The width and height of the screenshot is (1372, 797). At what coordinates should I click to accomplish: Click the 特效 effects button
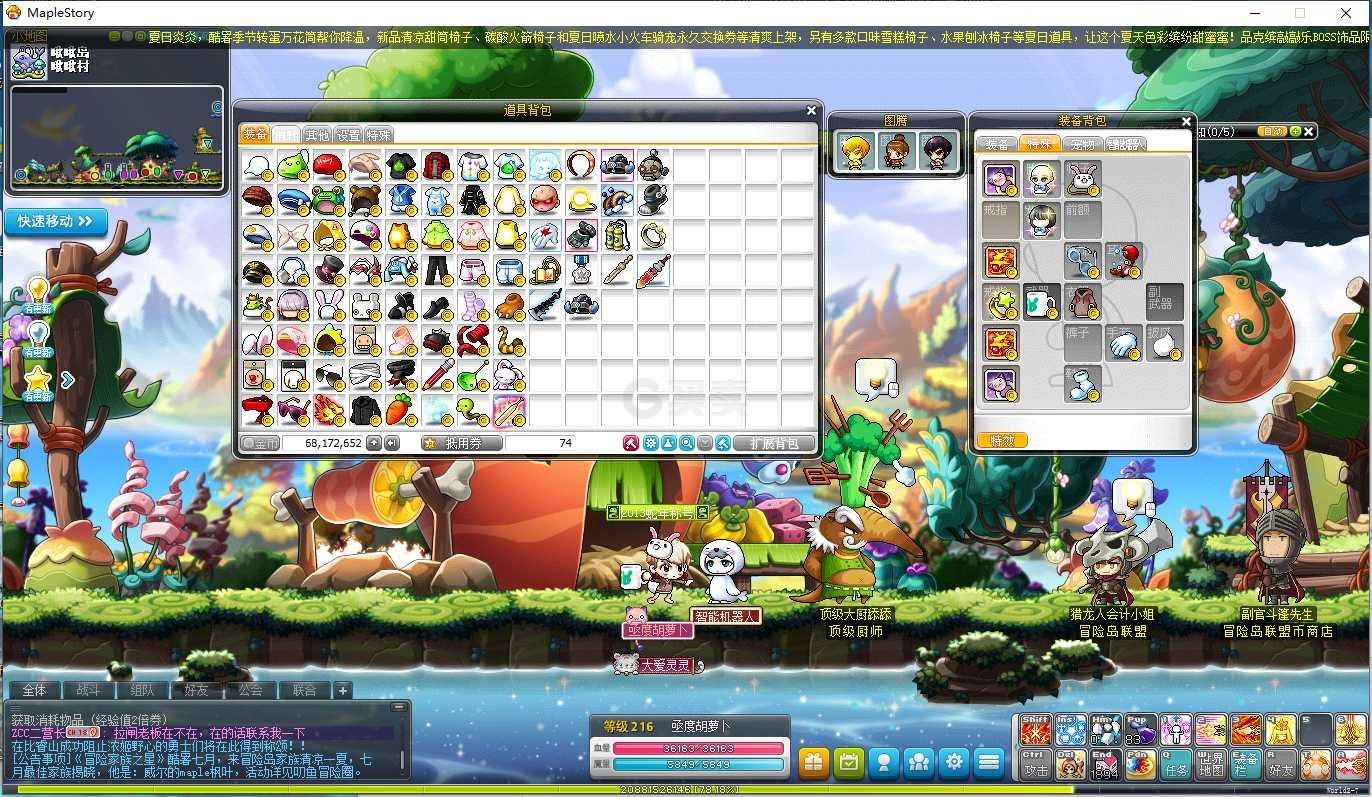click(x=1002, y=440)
